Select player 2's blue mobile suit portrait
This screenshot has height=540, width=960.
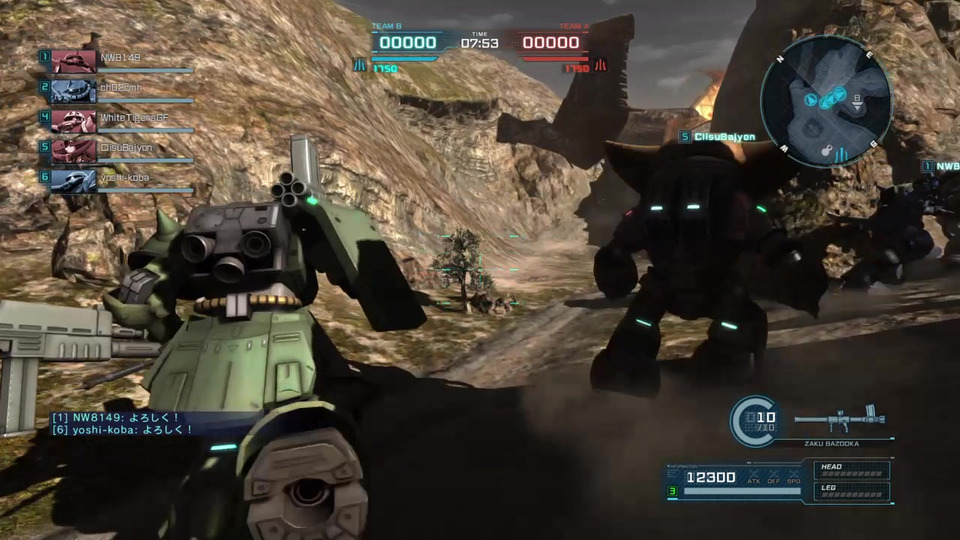pos(73,90)
